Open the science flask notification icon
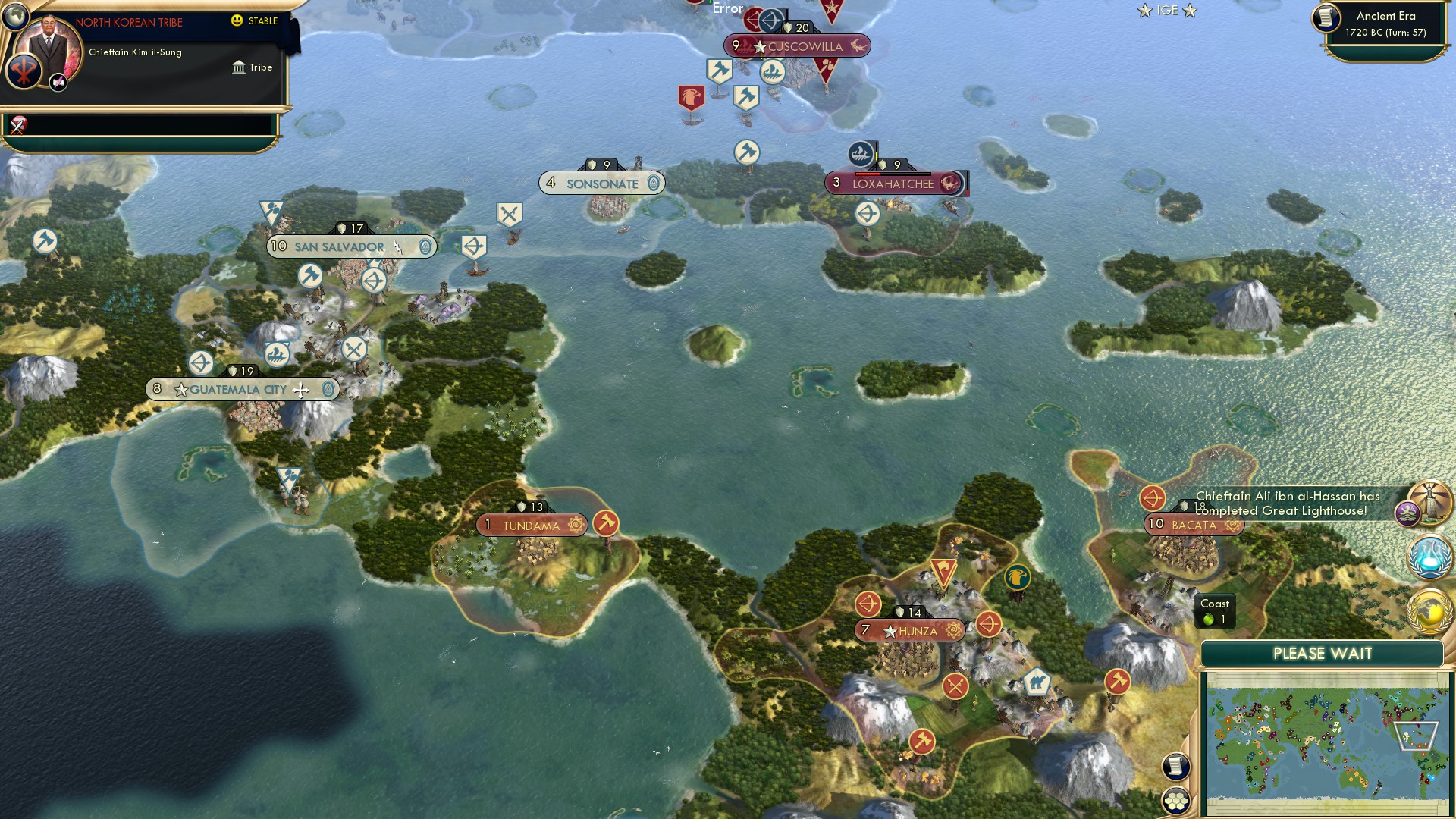1456x819 pixels. coord(1429,557)
